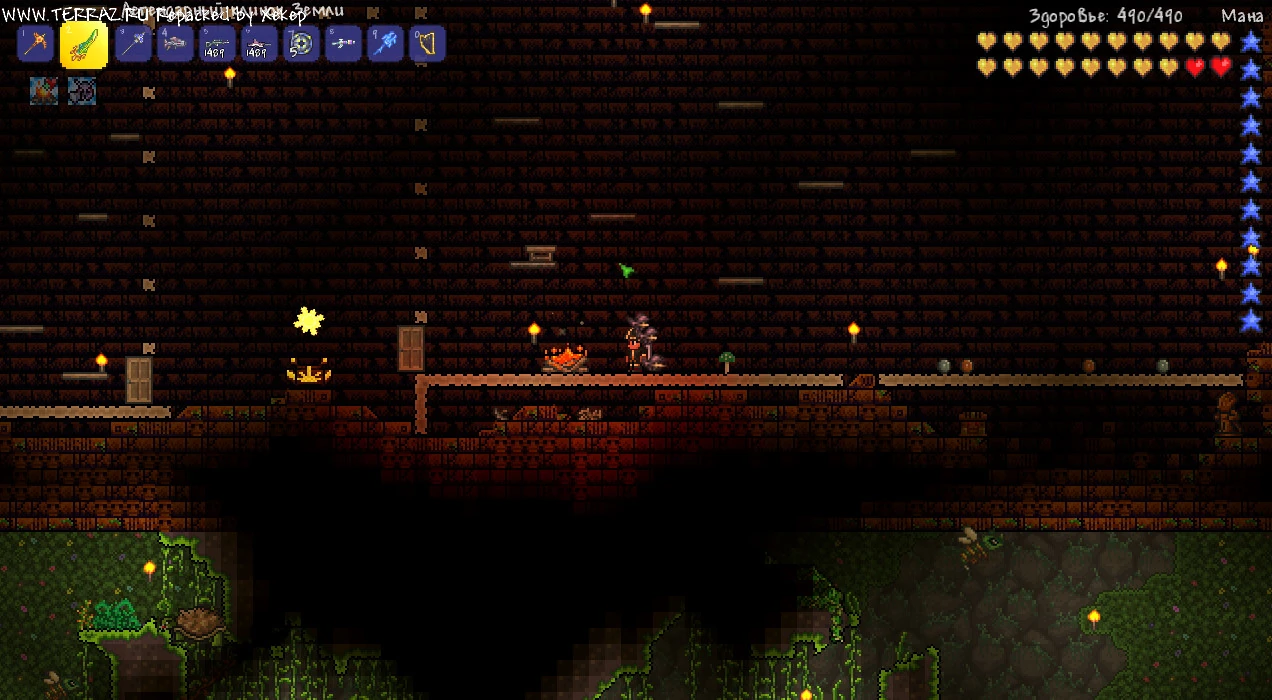This screenshot has width=1272, height=700.
Task: Select the rifle in hotbar slot 5
Action: pos(217,44)
